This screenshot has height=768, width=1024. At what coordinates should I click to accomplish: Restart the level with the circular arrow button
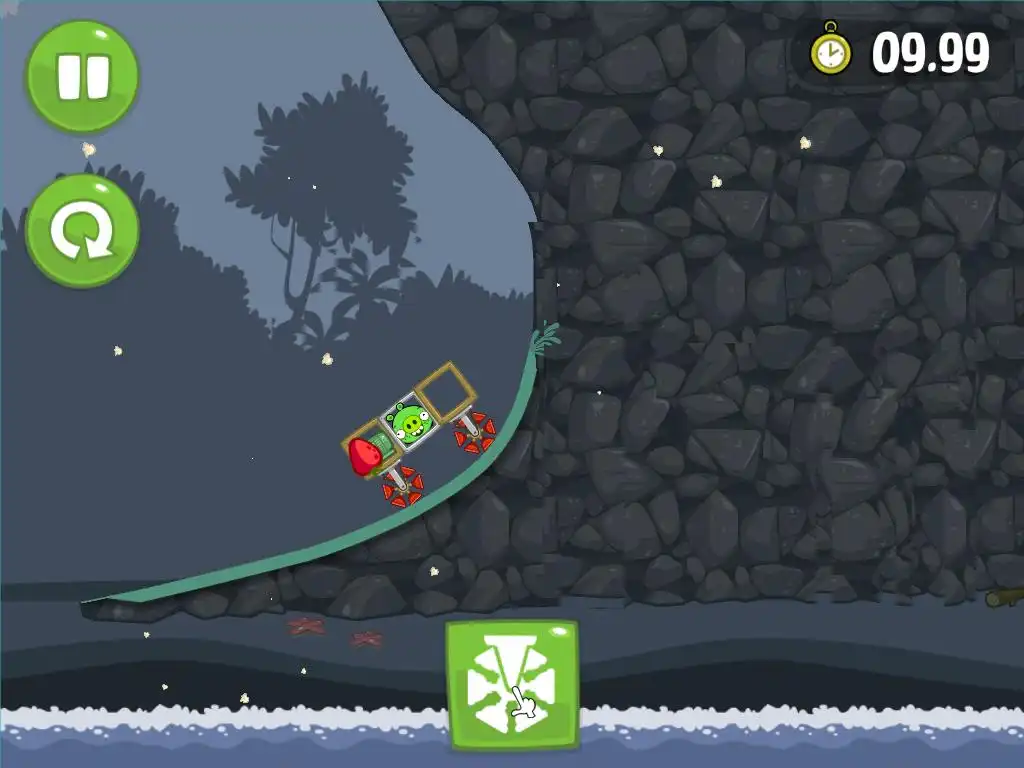tap(82, 231)
